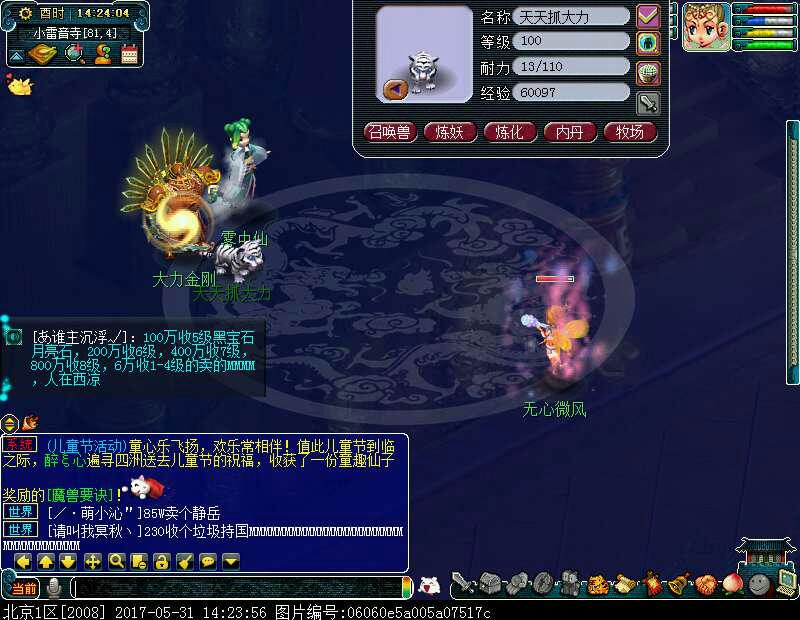Click the chat text input field
The image size is (800, 620).
coord(240,588)
